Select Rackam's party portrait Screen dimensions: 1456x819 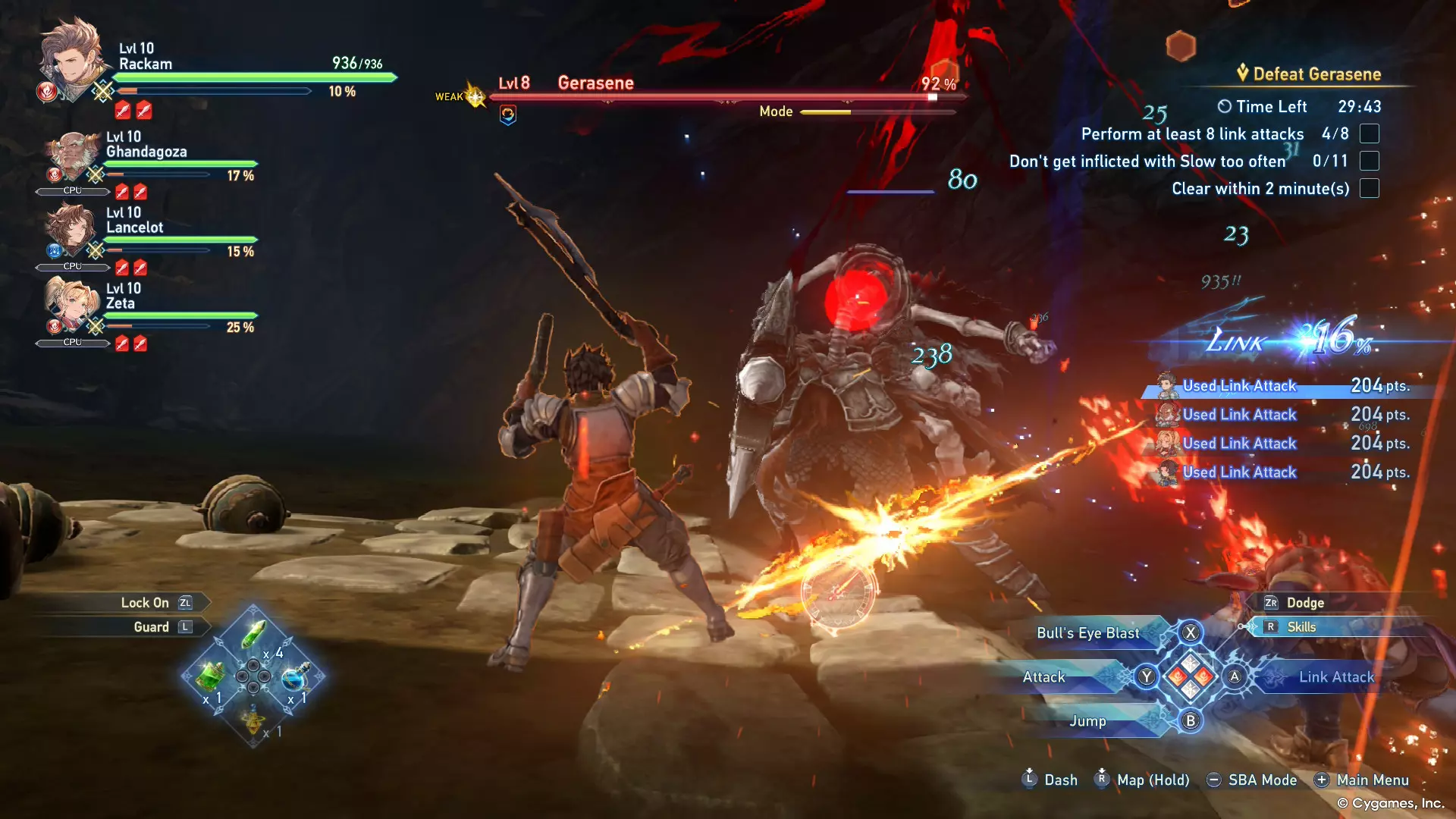(x=74, y=59)
